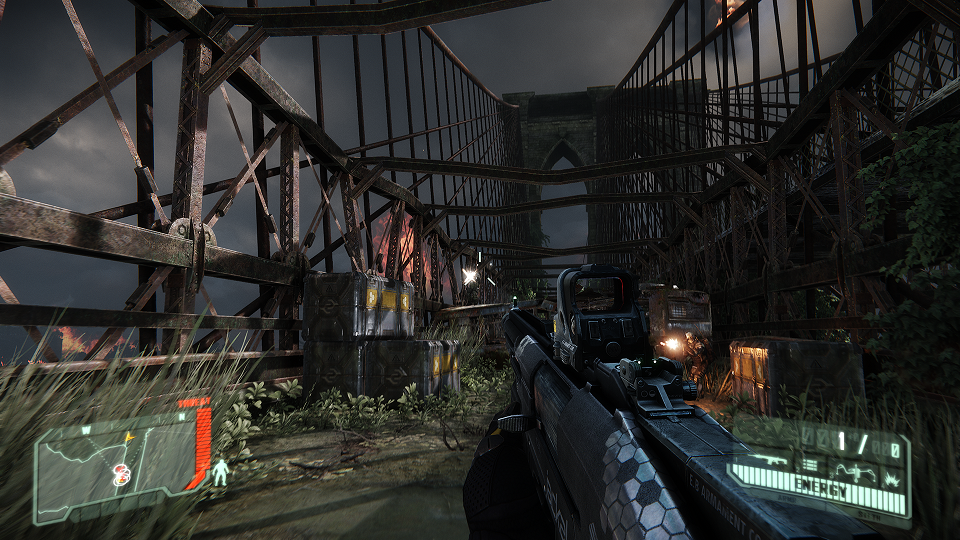Select the explosive burst slot icon

[892, 481]
